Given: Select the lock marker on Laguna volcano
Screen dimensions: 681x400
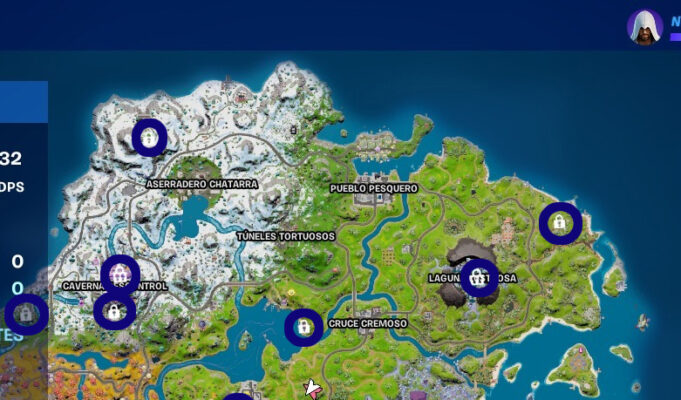Looking at the screenshot, I should (479, 277).
